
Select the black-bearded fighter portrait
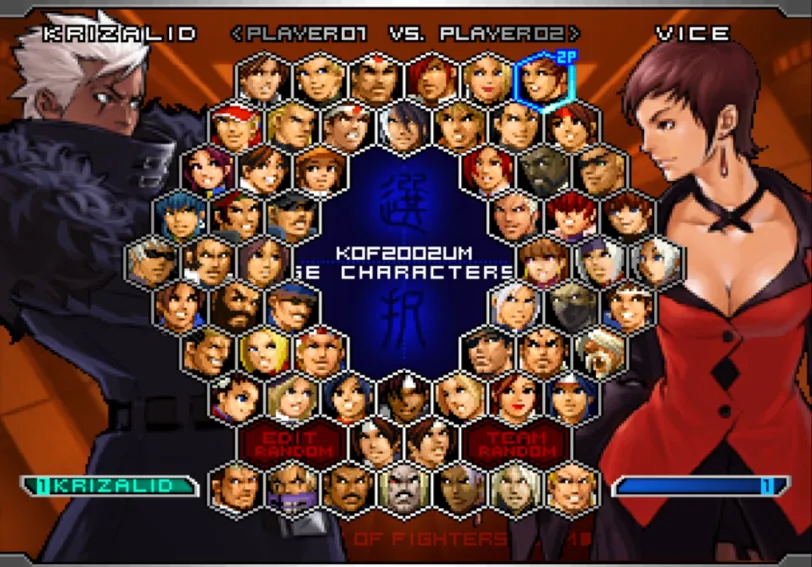pos(236,306)
